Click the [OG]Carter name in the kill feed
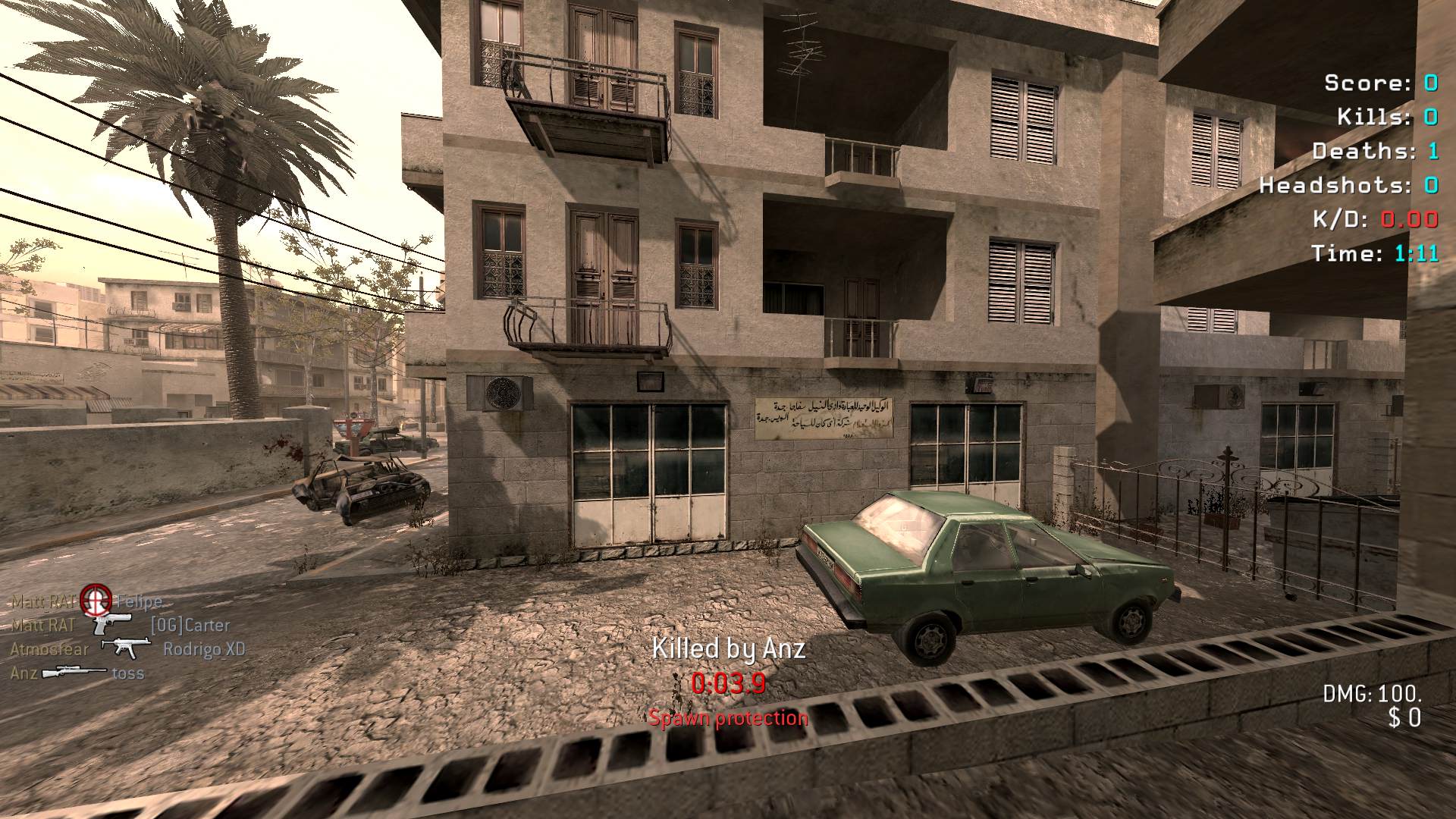This screenshot has width=1456, height=819. point(190,626)
